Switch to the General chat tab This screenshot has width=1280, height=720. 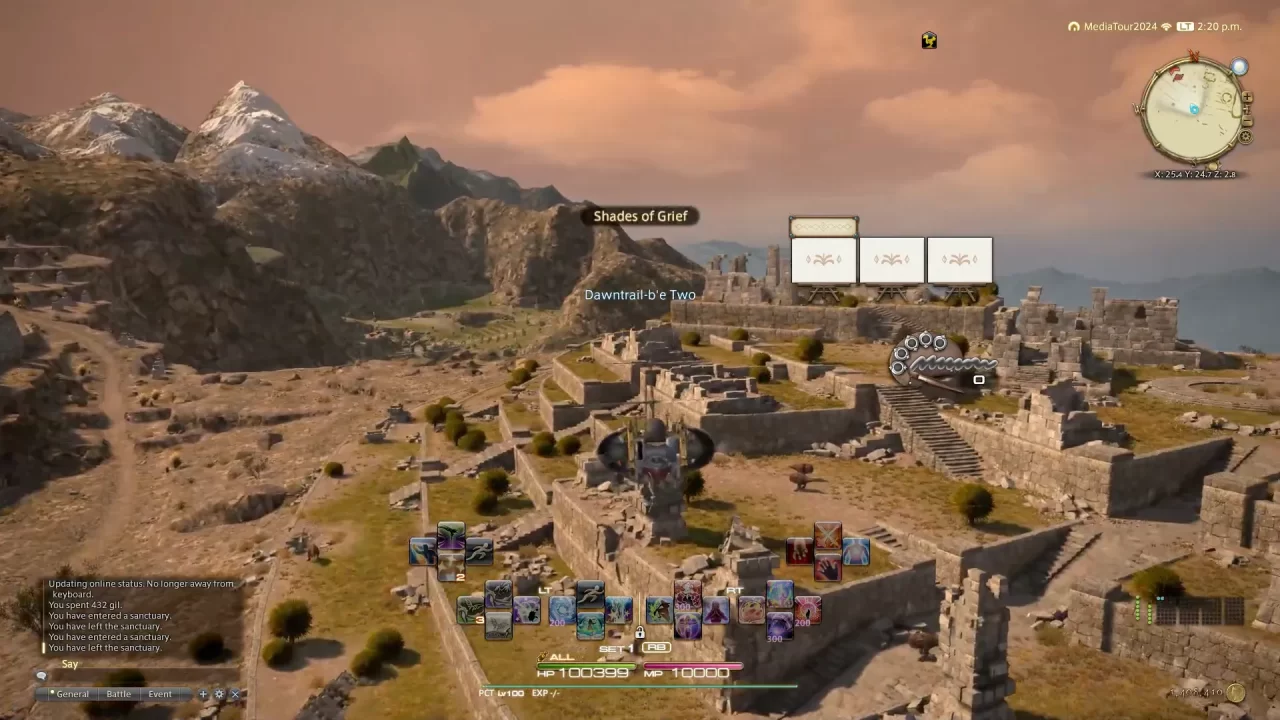point(72,694)
